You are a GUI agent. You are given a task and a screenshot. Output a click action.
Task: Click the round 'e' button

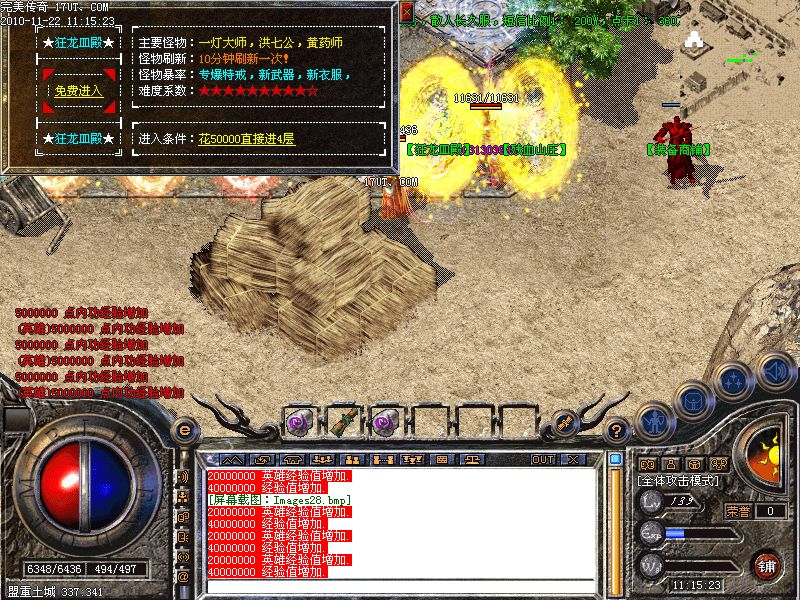pyautogui.click(x=183, y=431)
